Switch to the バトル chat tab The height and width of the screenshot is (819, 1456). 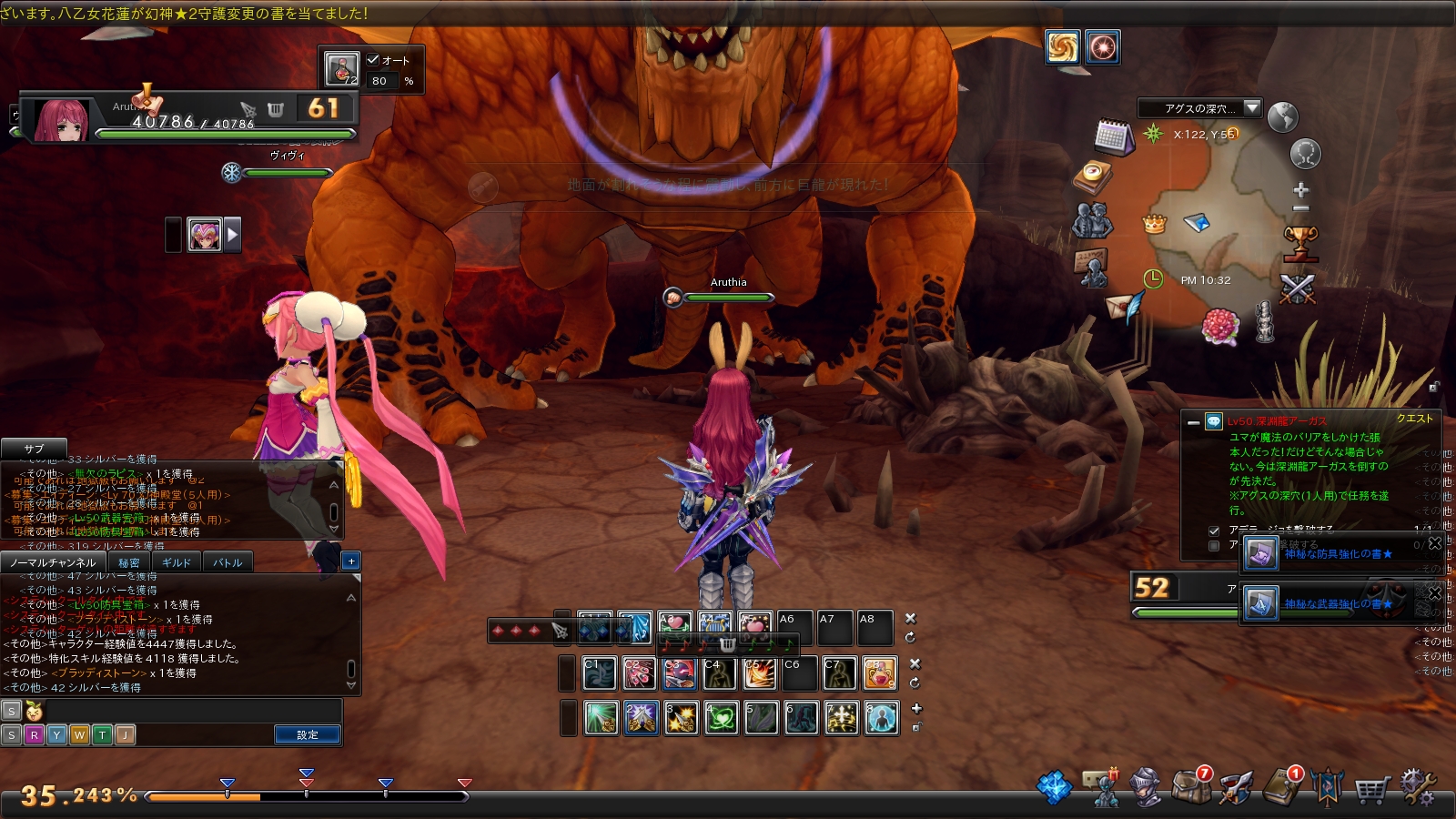coord(227,562)
